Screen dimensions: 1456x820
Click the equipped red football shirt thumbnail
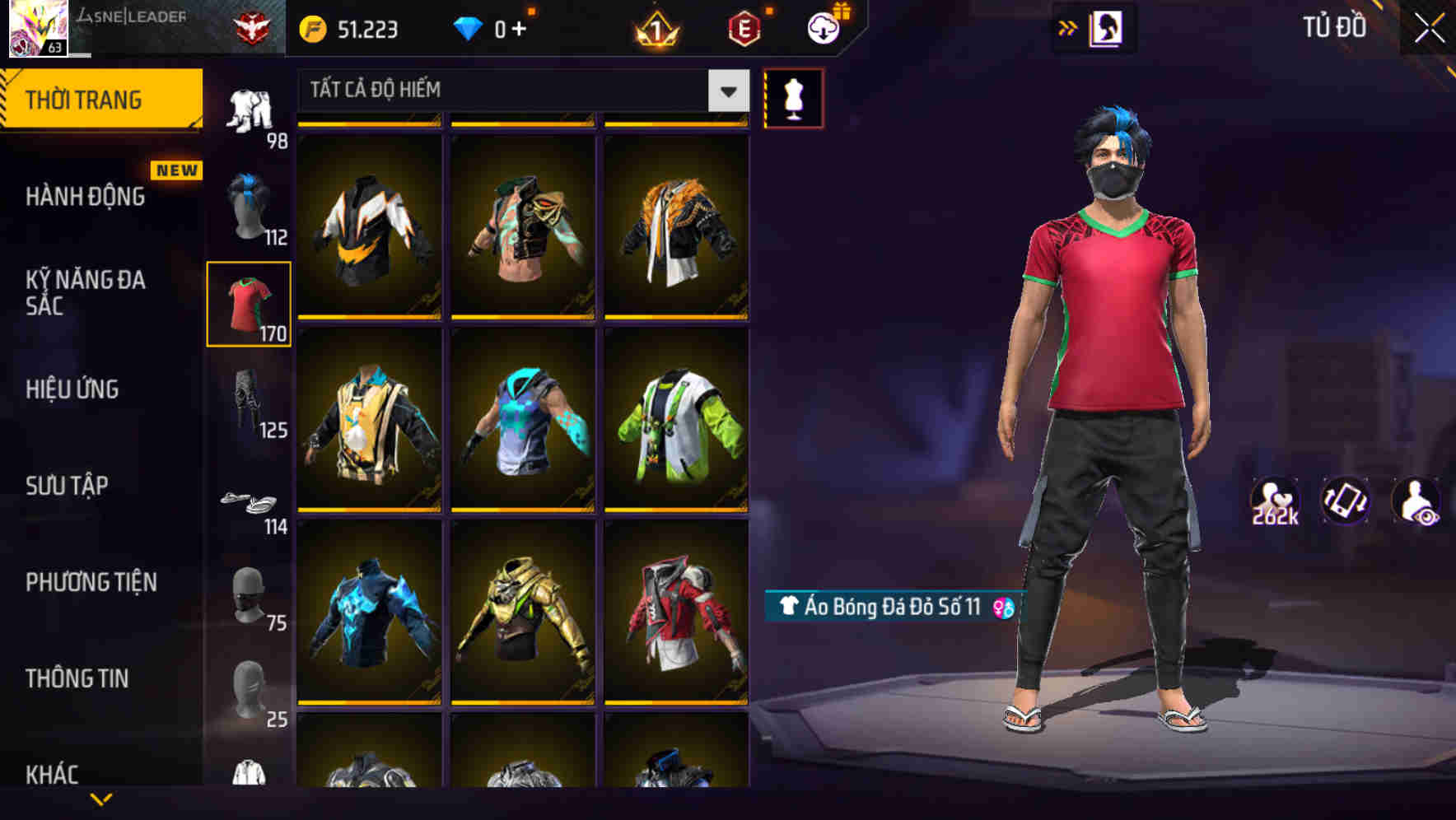pyautogui.click(x=249, y=302)
